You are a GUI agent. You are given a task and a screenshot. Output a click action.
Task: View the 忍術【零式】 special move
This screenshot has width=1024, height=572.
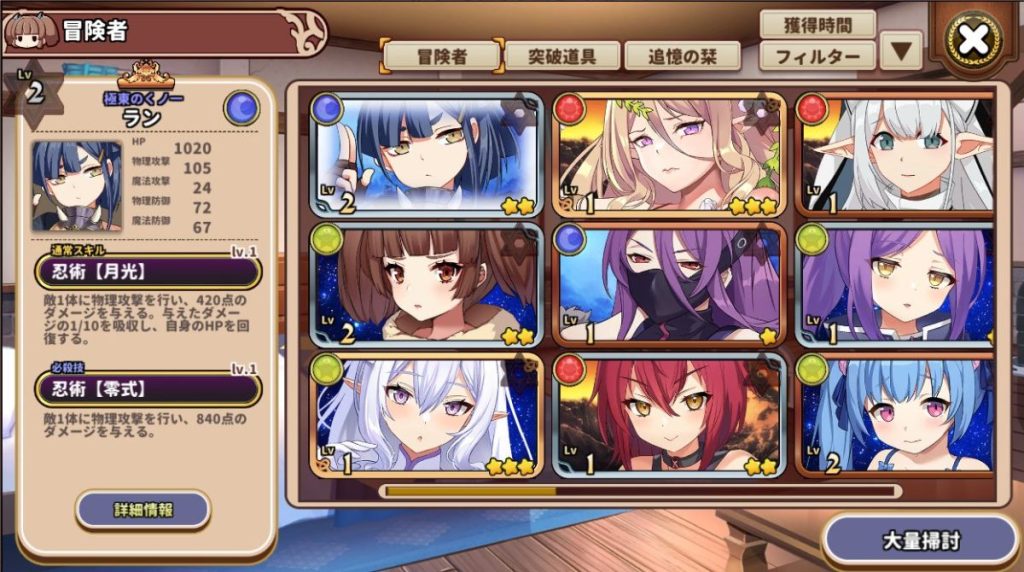pyautogui.click(x=148, y=389)
